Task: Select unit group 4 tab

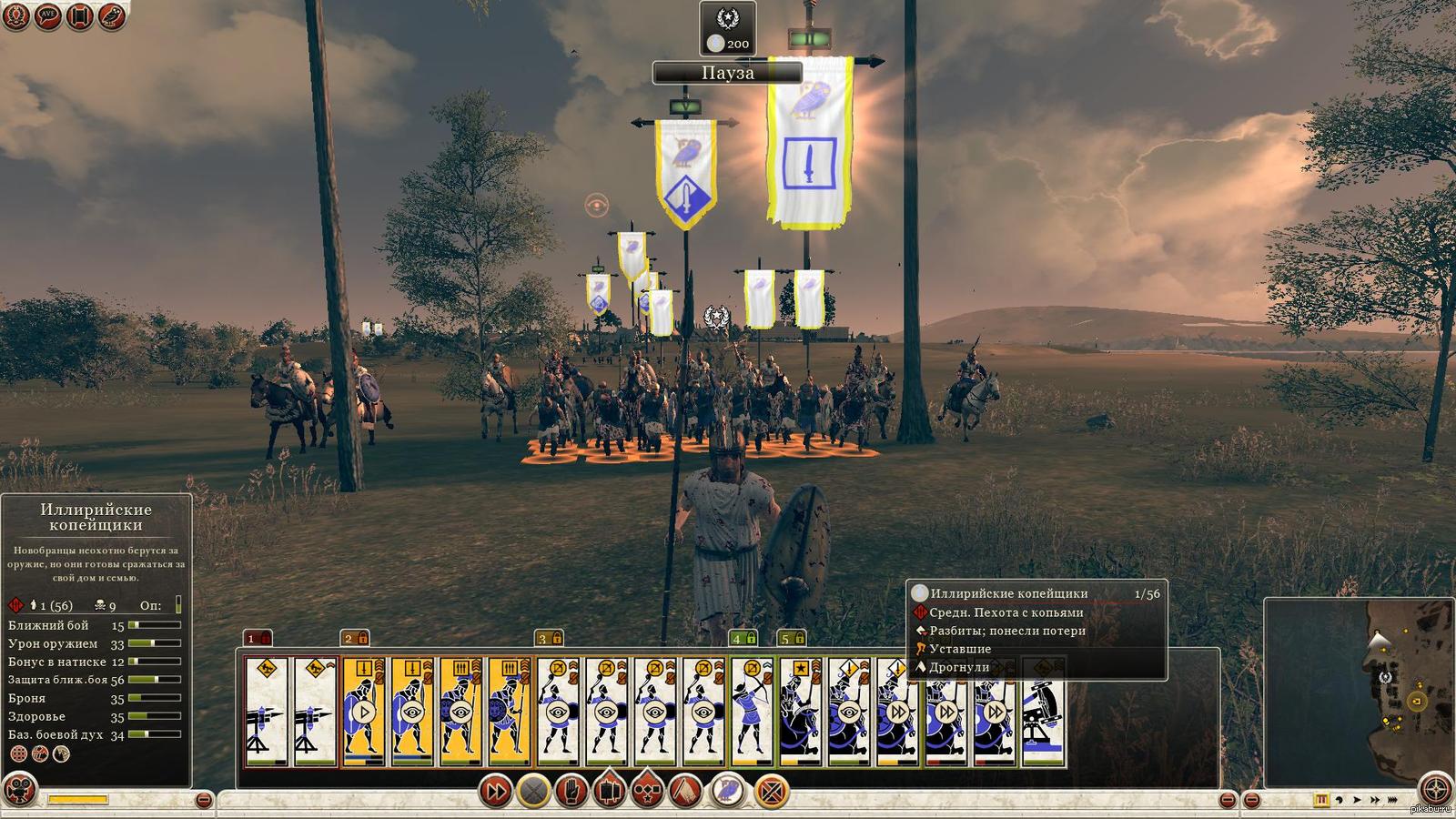Action: (x=743, y=638)
